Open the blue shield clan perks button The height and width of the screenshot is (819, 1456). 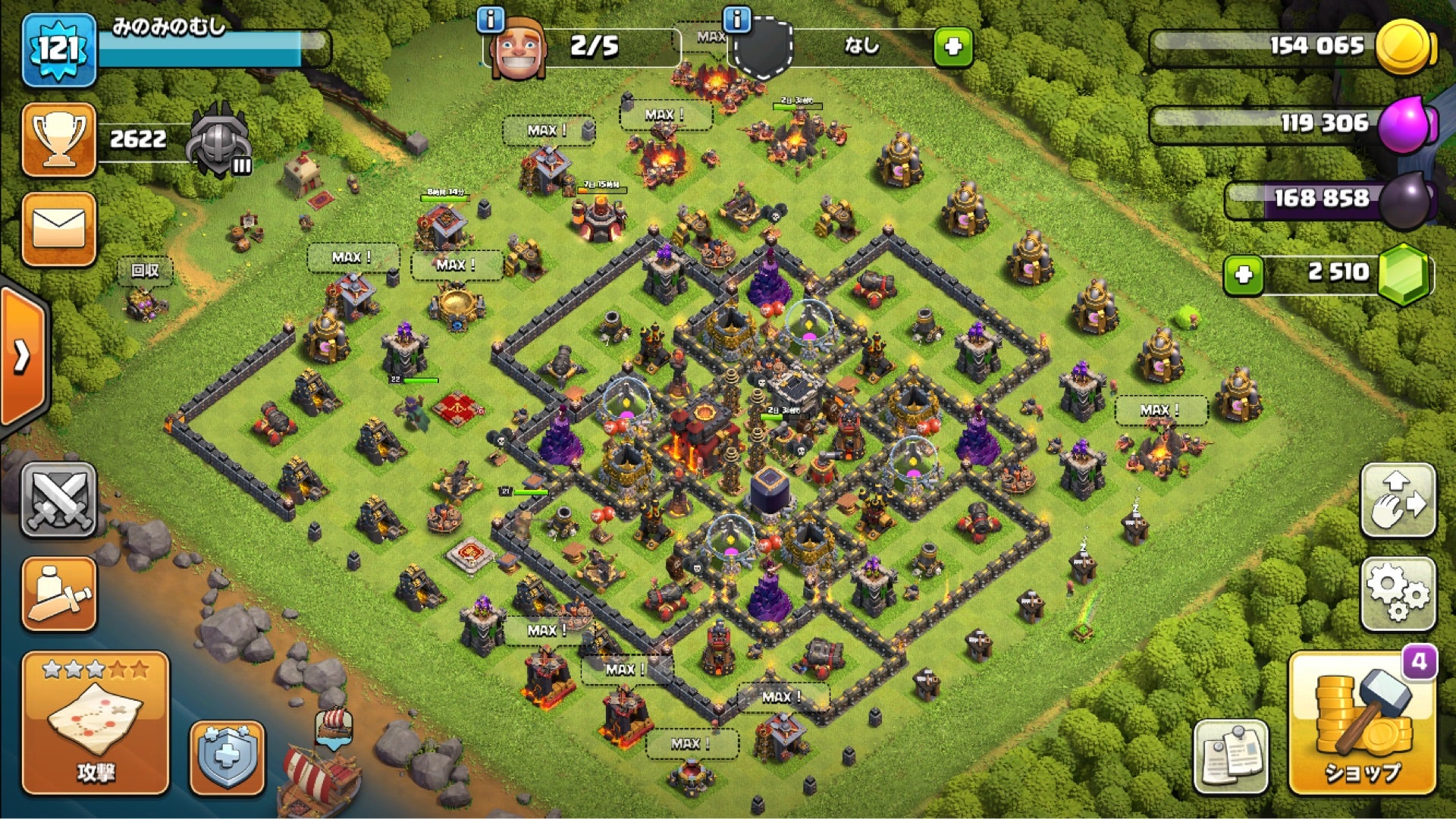tap(227, 757)
